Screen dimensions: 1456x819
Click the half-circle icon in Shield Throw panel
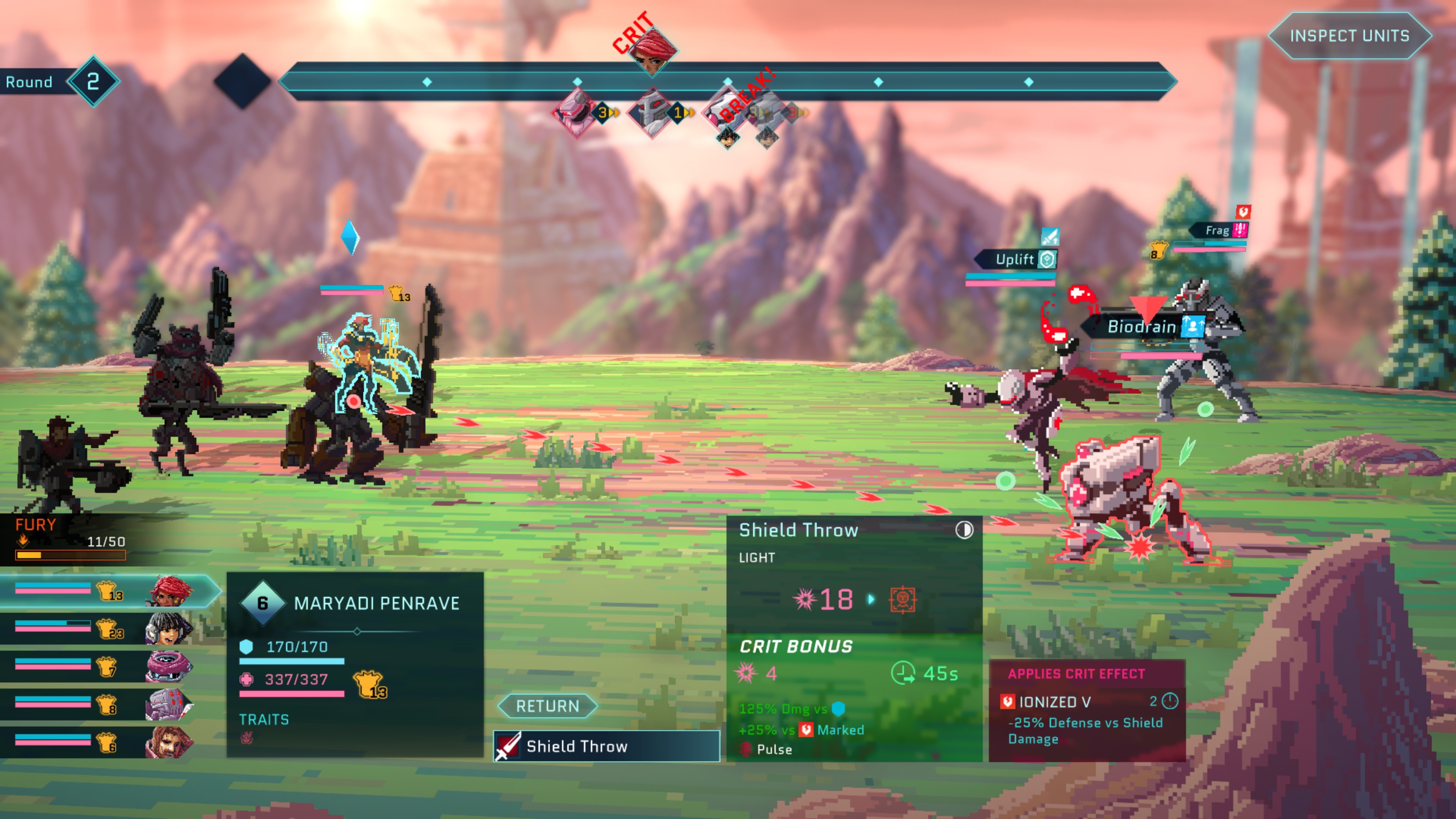pyautogui.click(x=964, y=530)
